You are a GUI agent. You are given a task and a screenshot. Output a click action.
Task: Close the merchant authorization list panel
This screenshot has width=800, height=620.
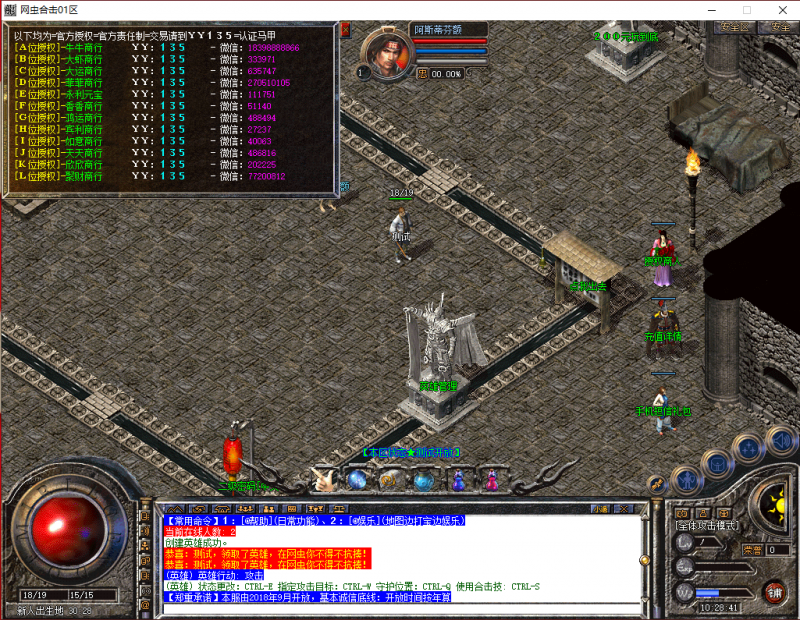pyautogui.click(x=345, y=30)
